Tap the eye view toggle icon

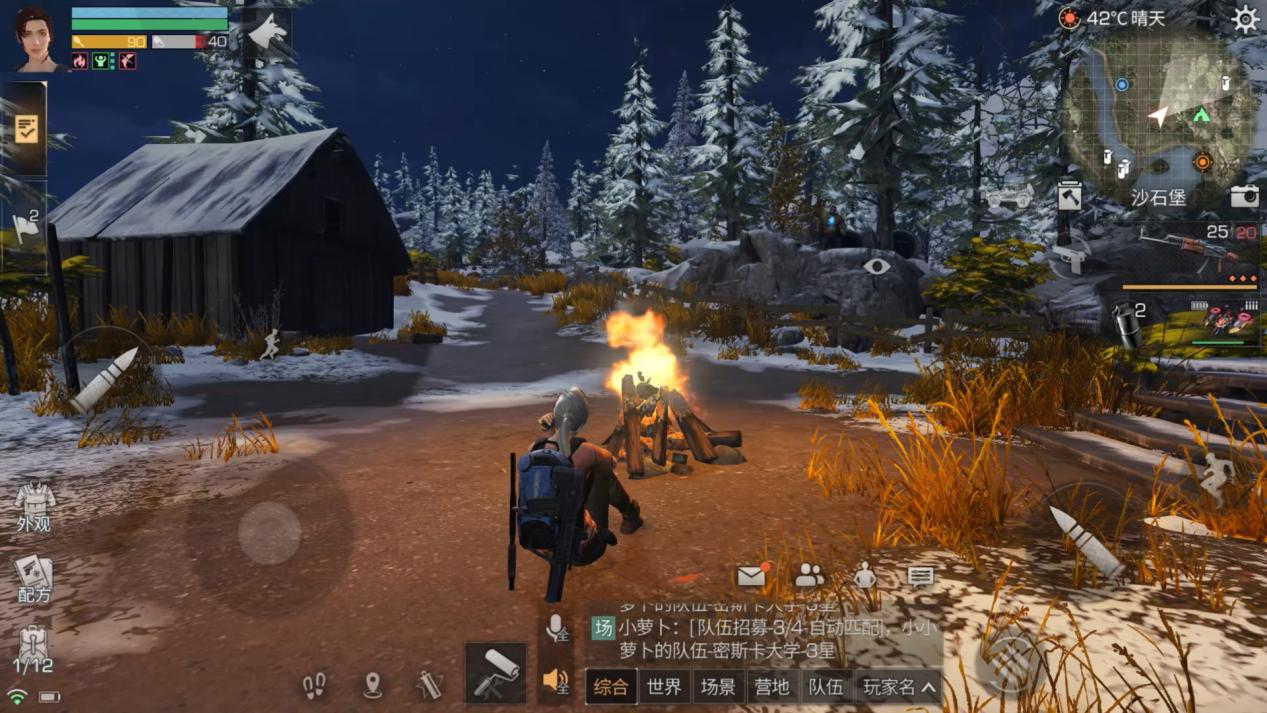(x=876, y=267)
